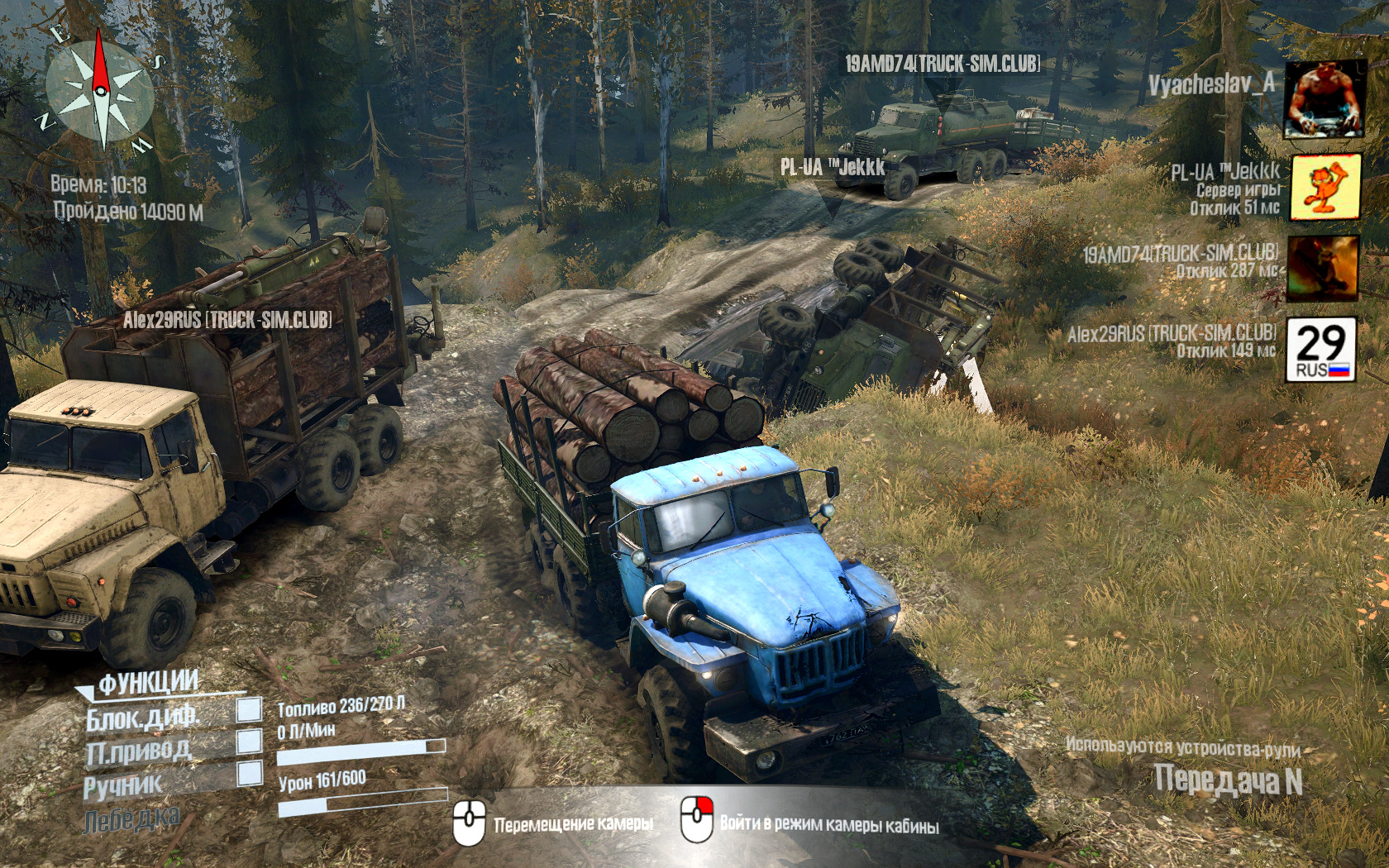
Task: Click the Передача N gear indicator
Action: click(x=1227, y=780)
